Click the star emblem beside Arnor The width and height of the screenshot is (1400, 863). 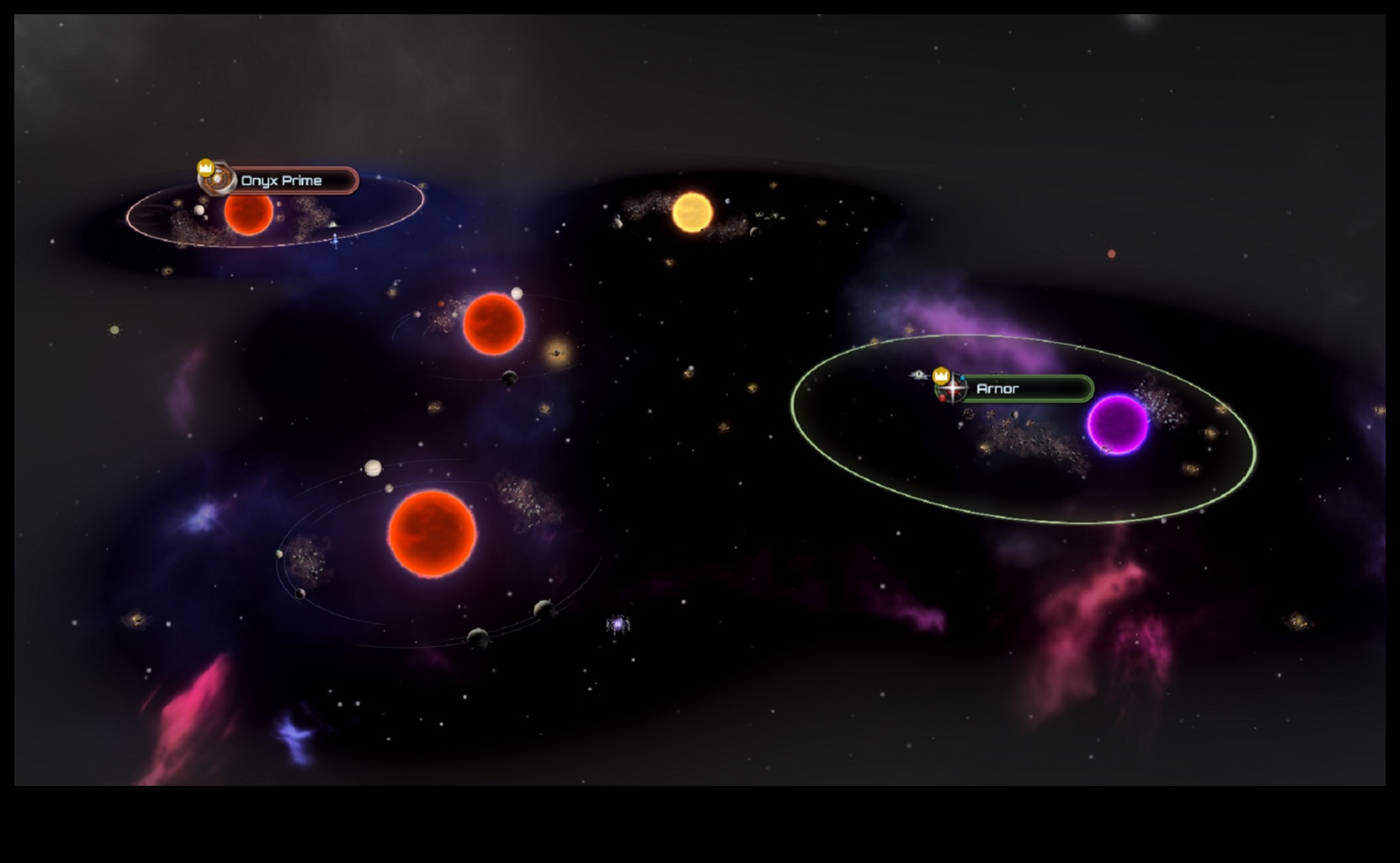954,389
